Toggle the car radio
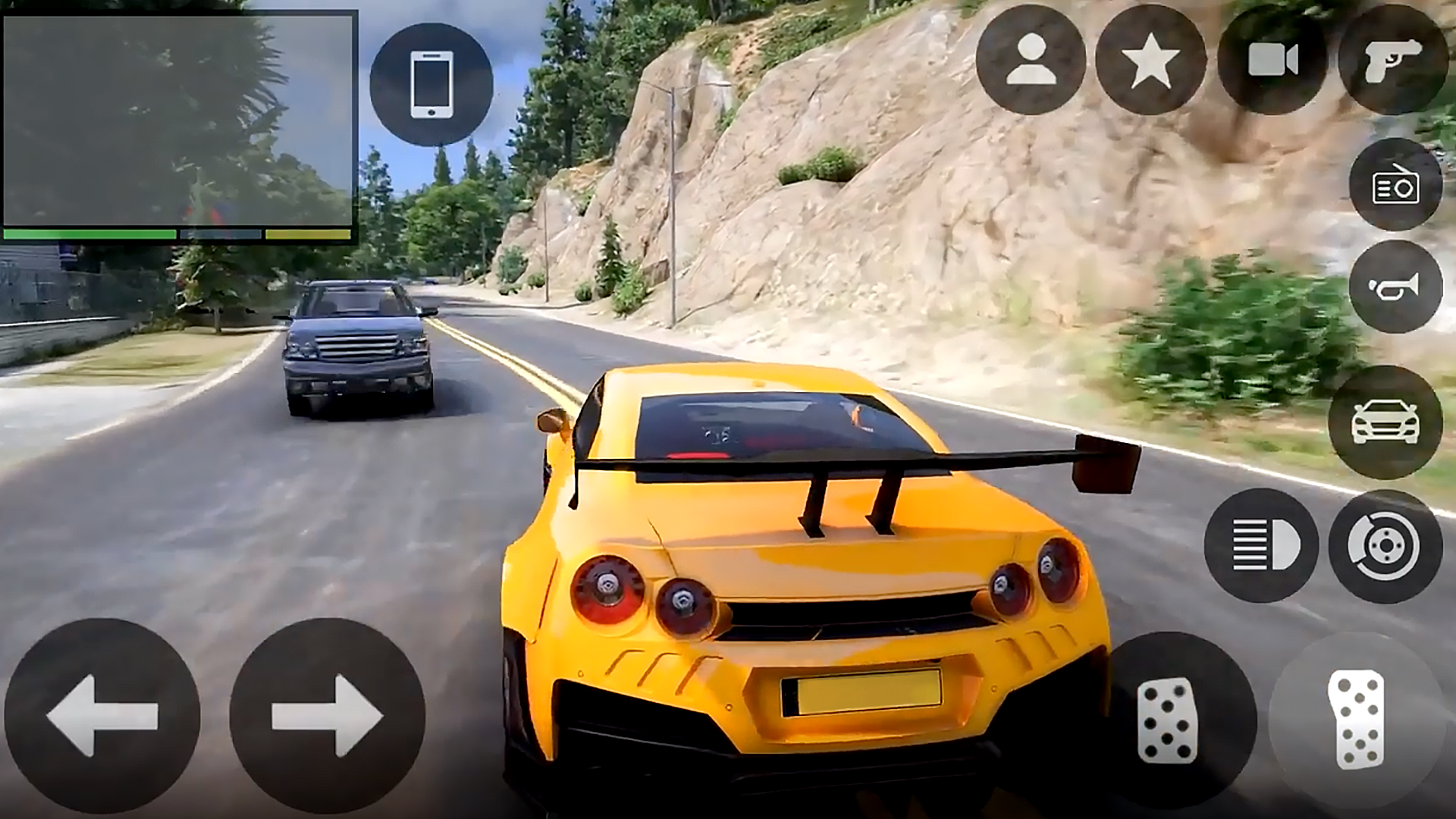The height and width of the screenshot is (819, 1456). point(1395,185)
